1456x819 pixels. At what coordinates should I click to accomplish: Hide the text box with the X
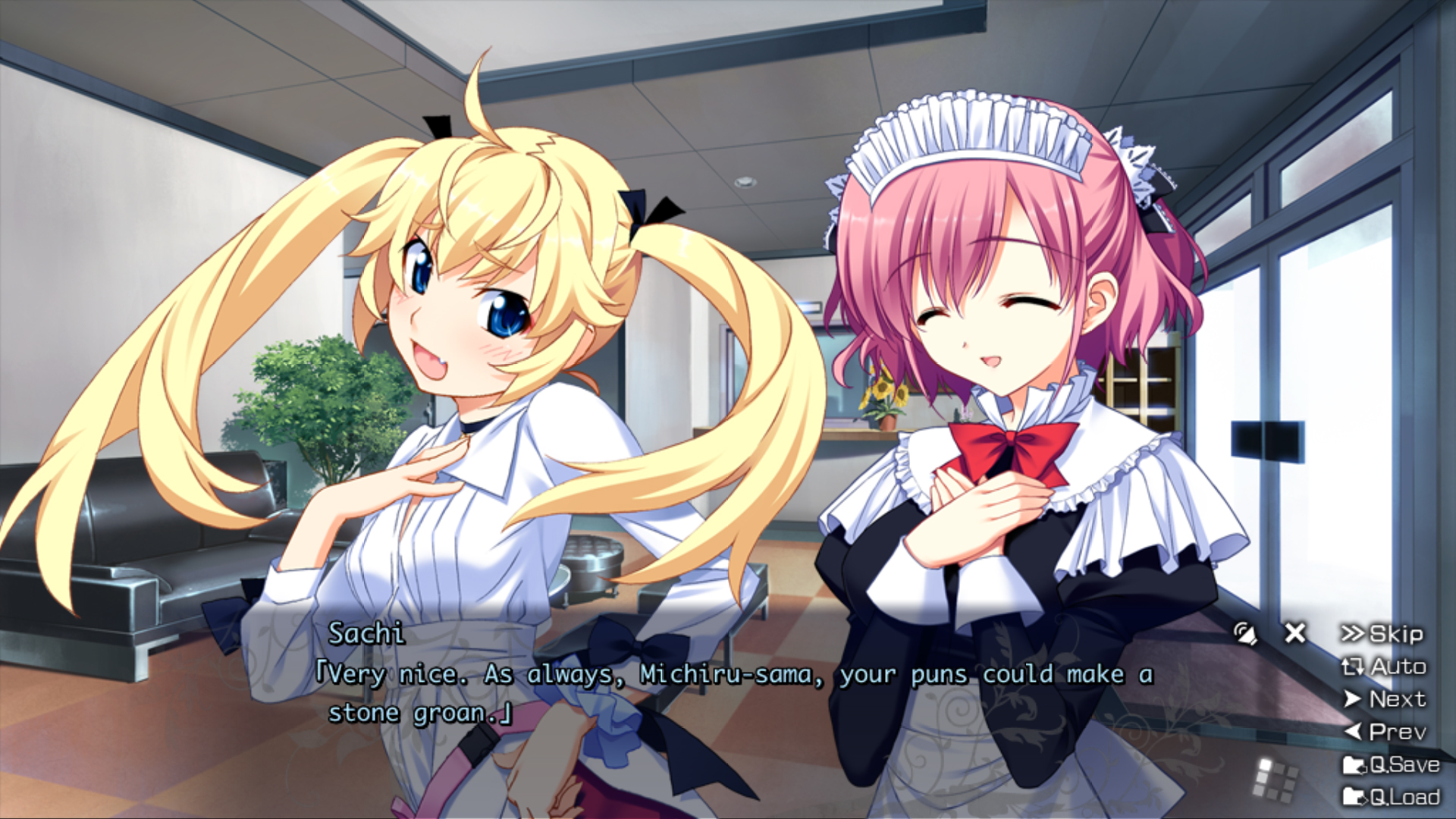(x=1295, y=632)
